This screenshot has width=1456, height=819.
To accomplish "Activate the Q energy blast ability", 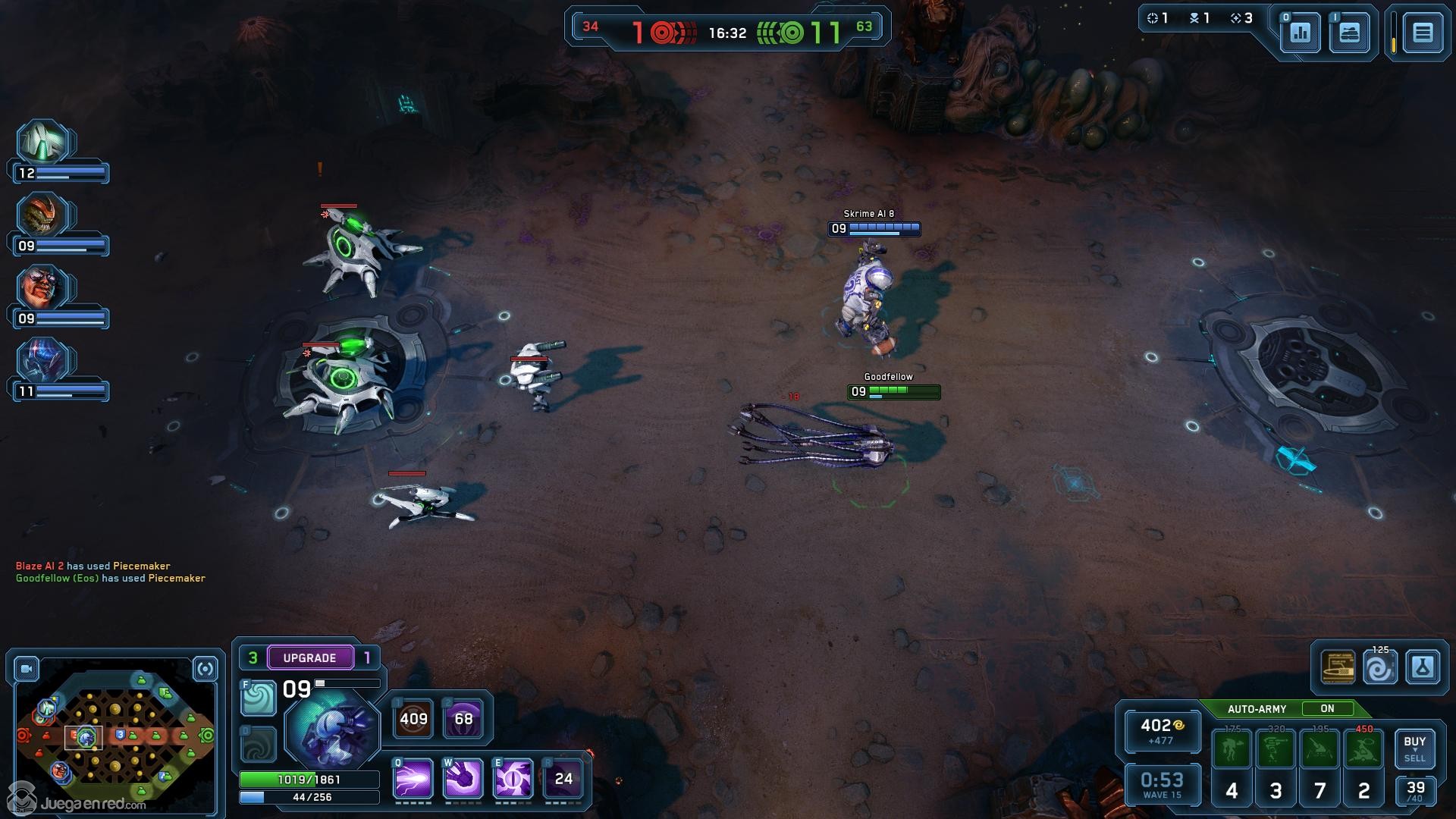I will click(x=413, y=779).
